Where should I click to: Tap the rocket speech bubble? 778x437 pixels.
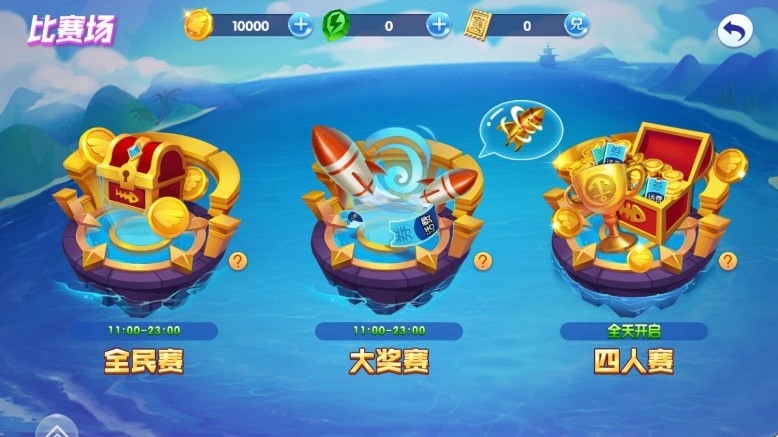[521, 128]
